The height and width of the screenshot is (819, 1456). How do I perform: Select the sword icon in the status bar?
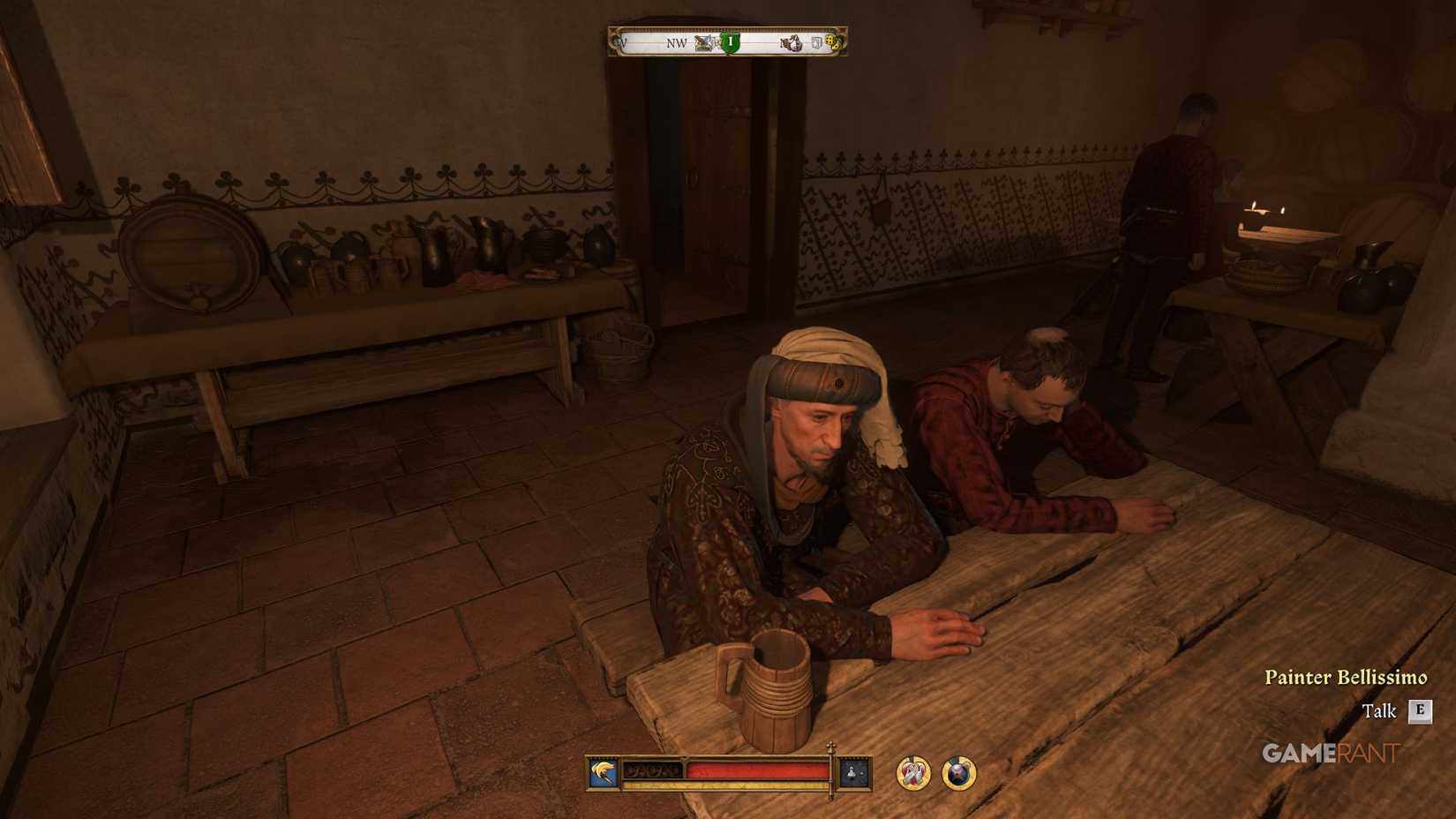point(602,772)
